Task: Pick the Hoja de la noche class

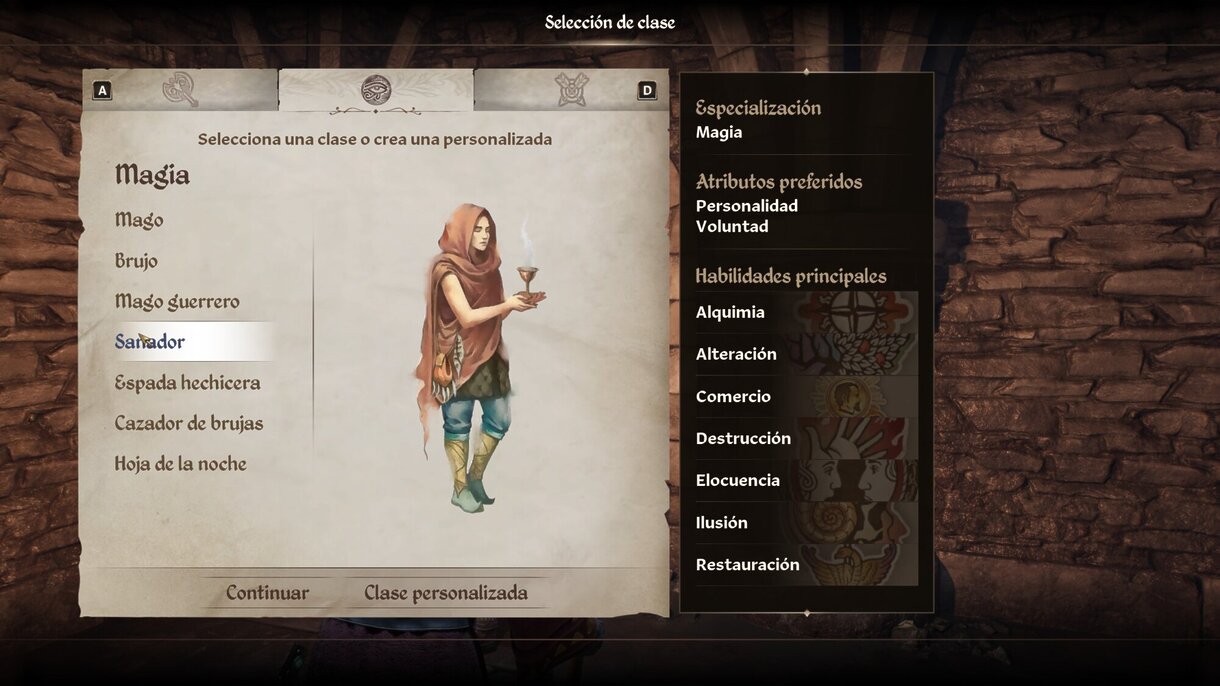Action: (x=180, y=464)
